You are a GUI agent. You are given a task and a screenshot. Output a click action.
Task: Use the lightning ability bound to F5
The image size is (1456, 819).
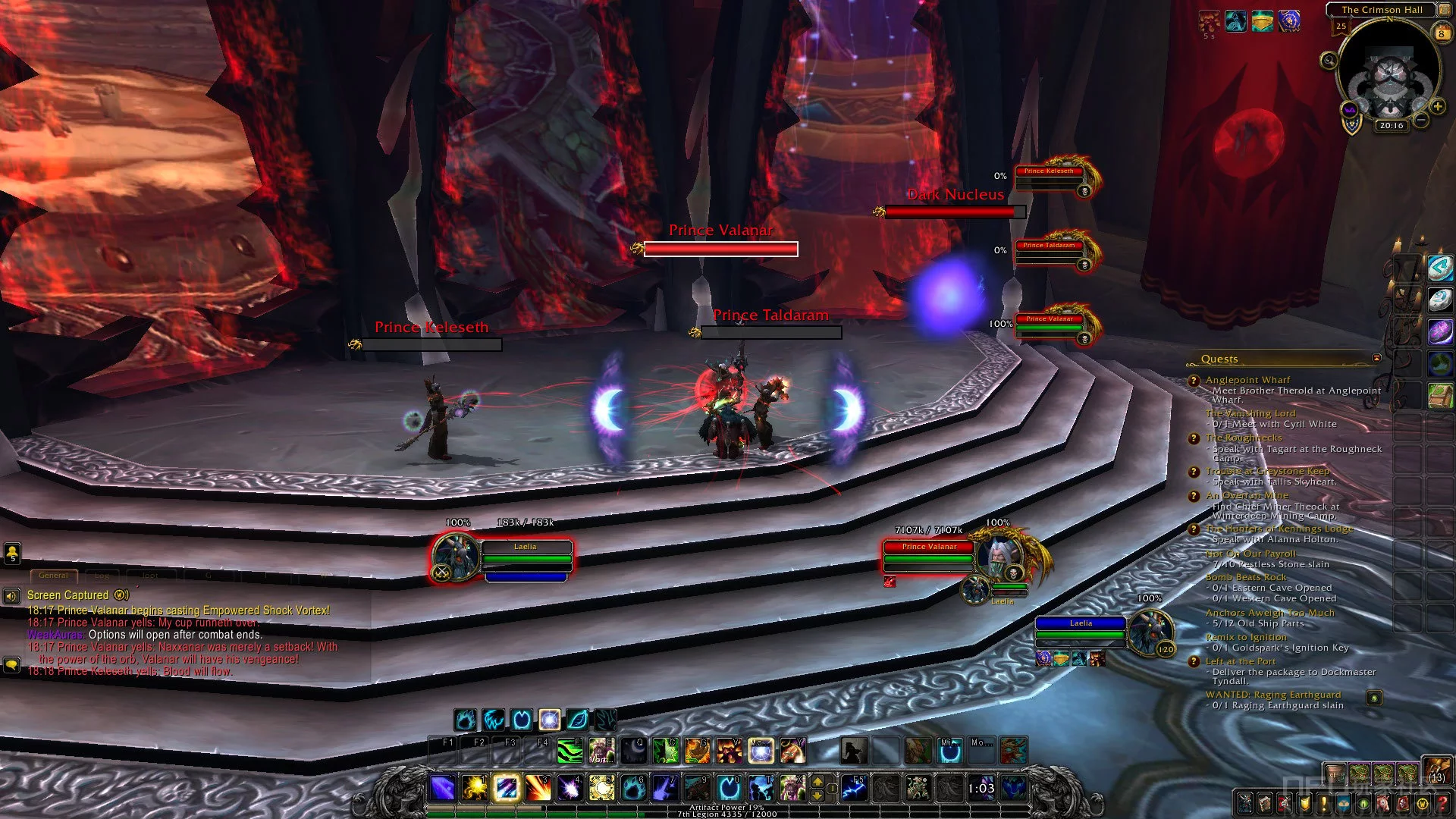tap(854, 789)
